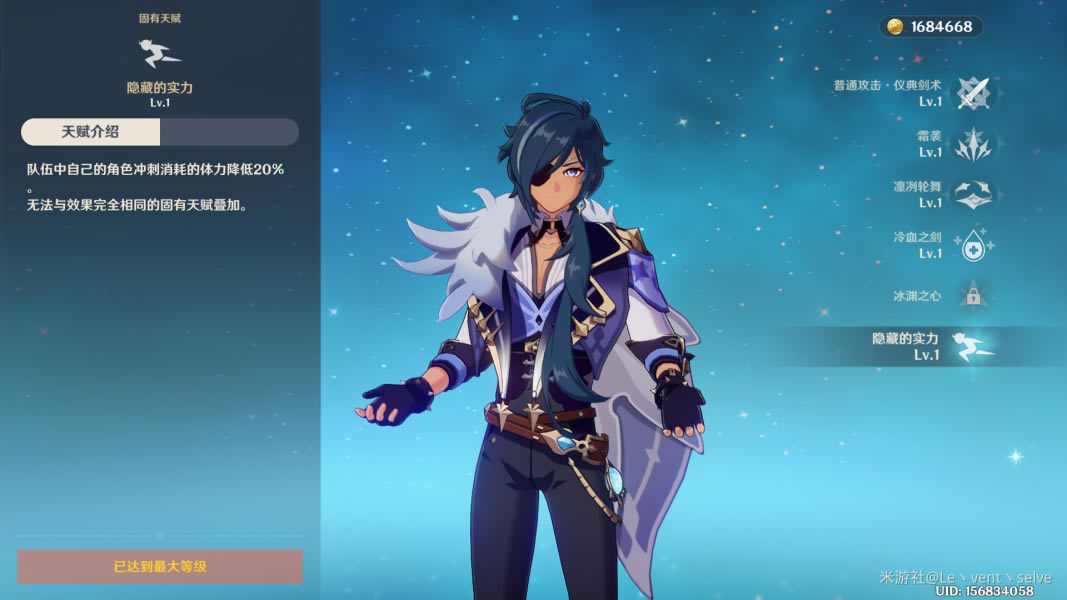Switch to the 天赋介绍 tab
This screenshot has width=1067, height=600.
pos(91,132)
